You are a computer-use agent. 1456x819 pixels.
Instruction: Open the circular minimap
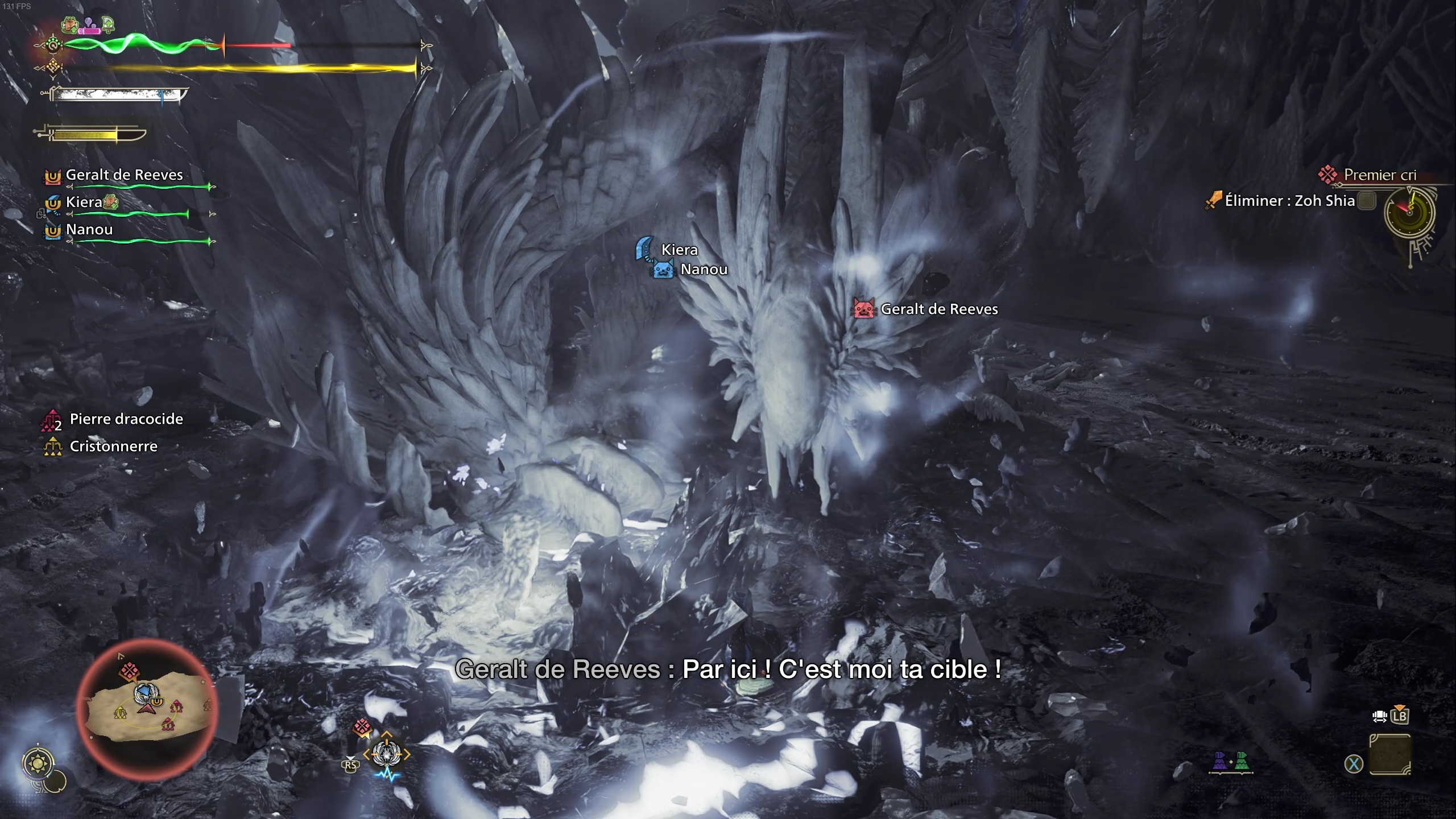click(147, 708)
